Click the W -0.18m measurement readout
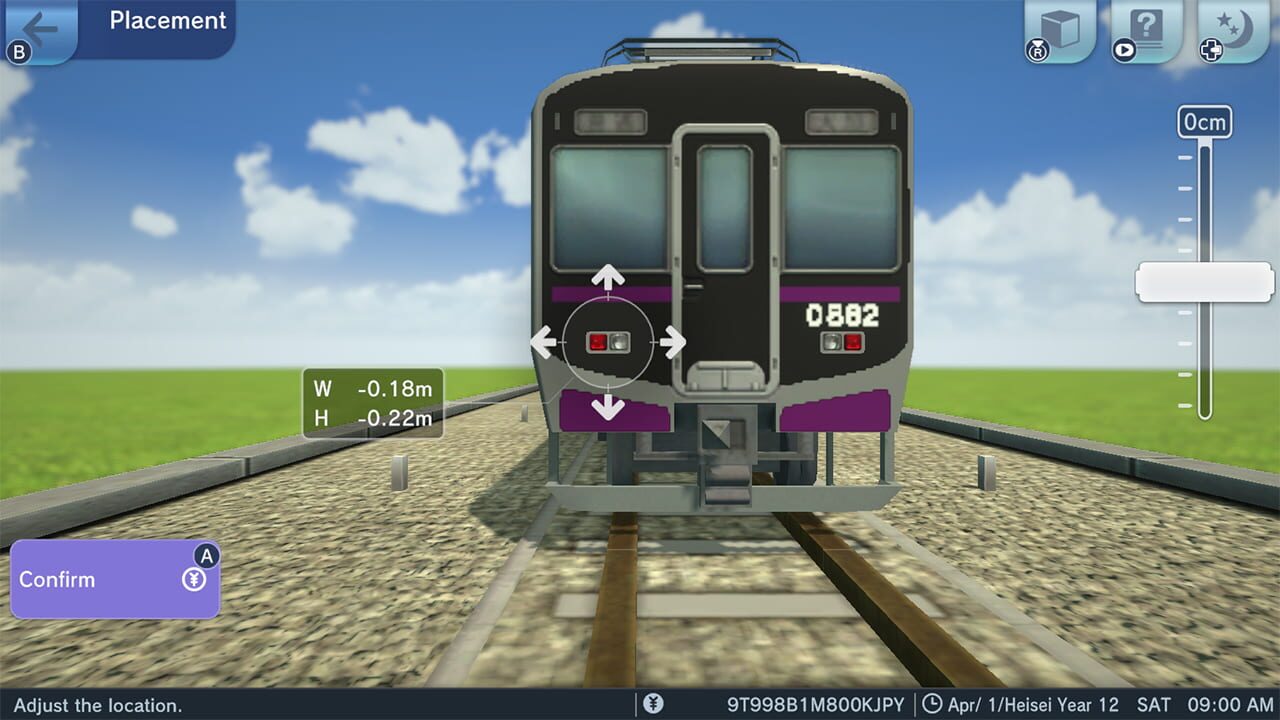Screen dimensions: 1280x720 370,389
